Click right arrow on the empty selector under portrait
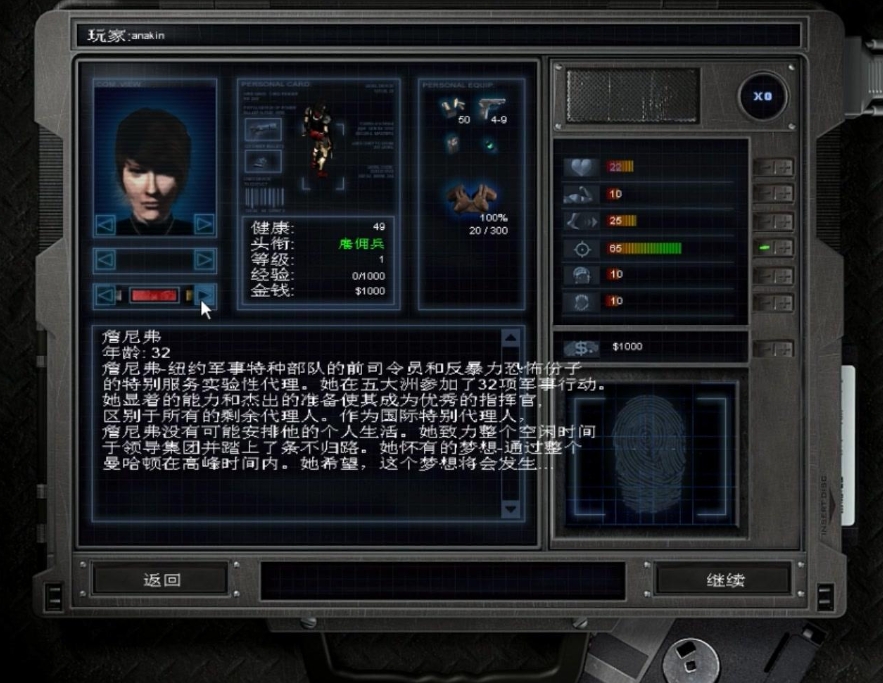 pos(204,260)
